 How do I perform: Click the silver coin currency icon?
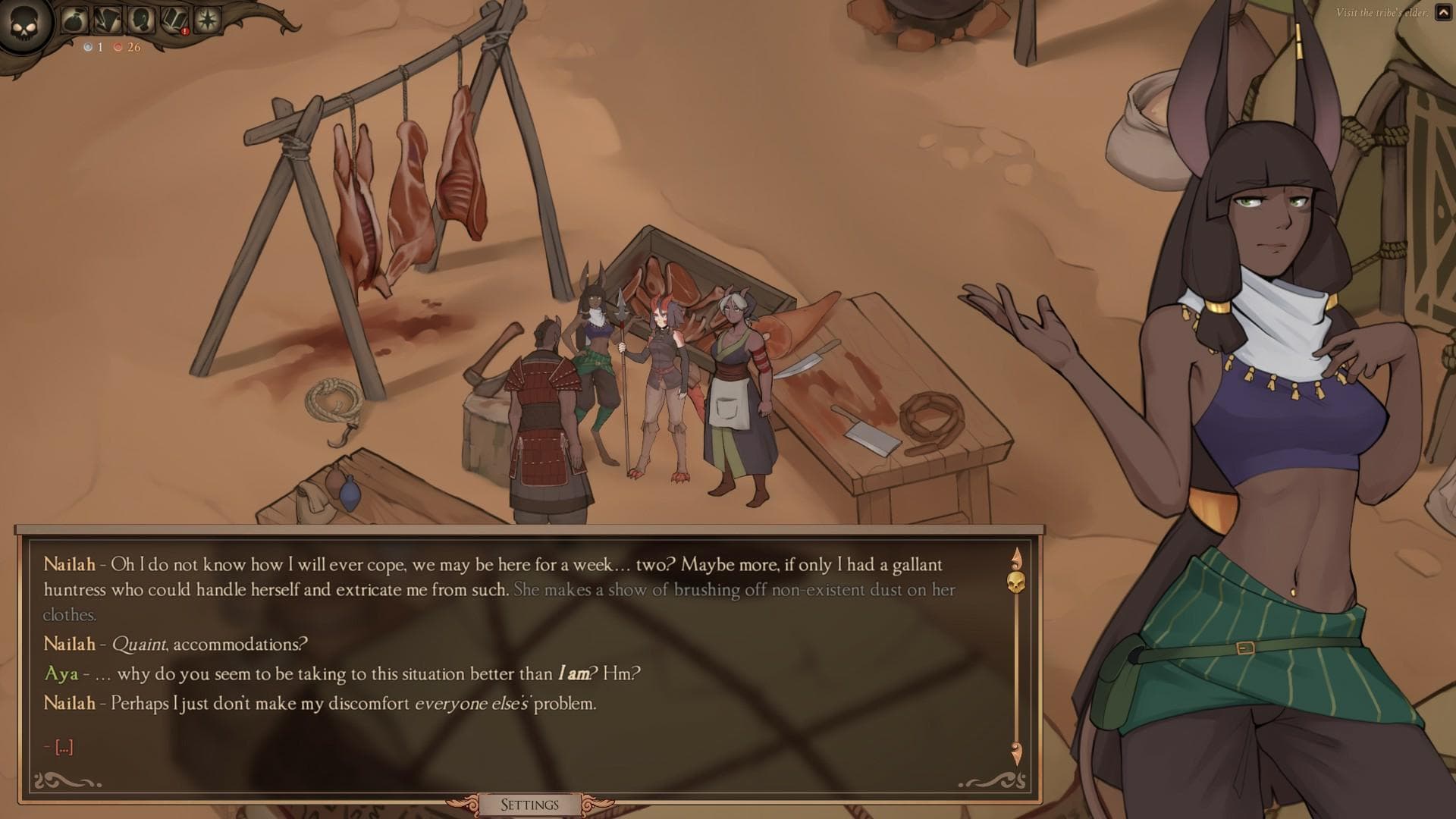coord(88,49)
